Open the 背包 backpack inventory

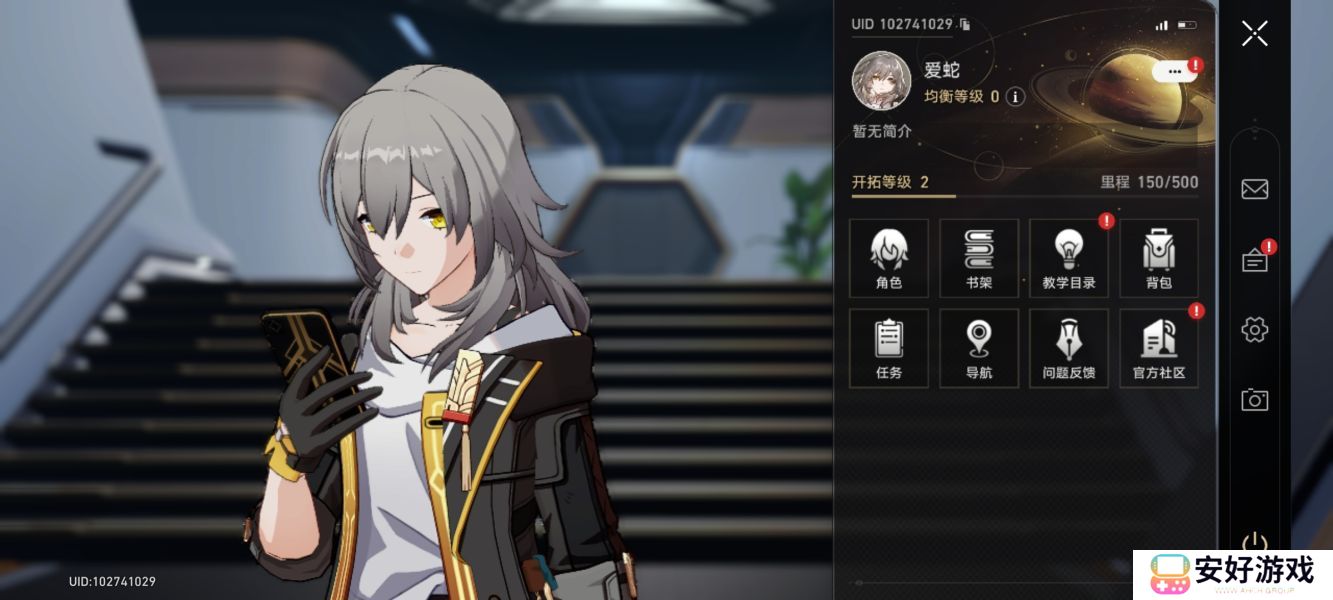pyautogui.click(x=1158, y=258)
